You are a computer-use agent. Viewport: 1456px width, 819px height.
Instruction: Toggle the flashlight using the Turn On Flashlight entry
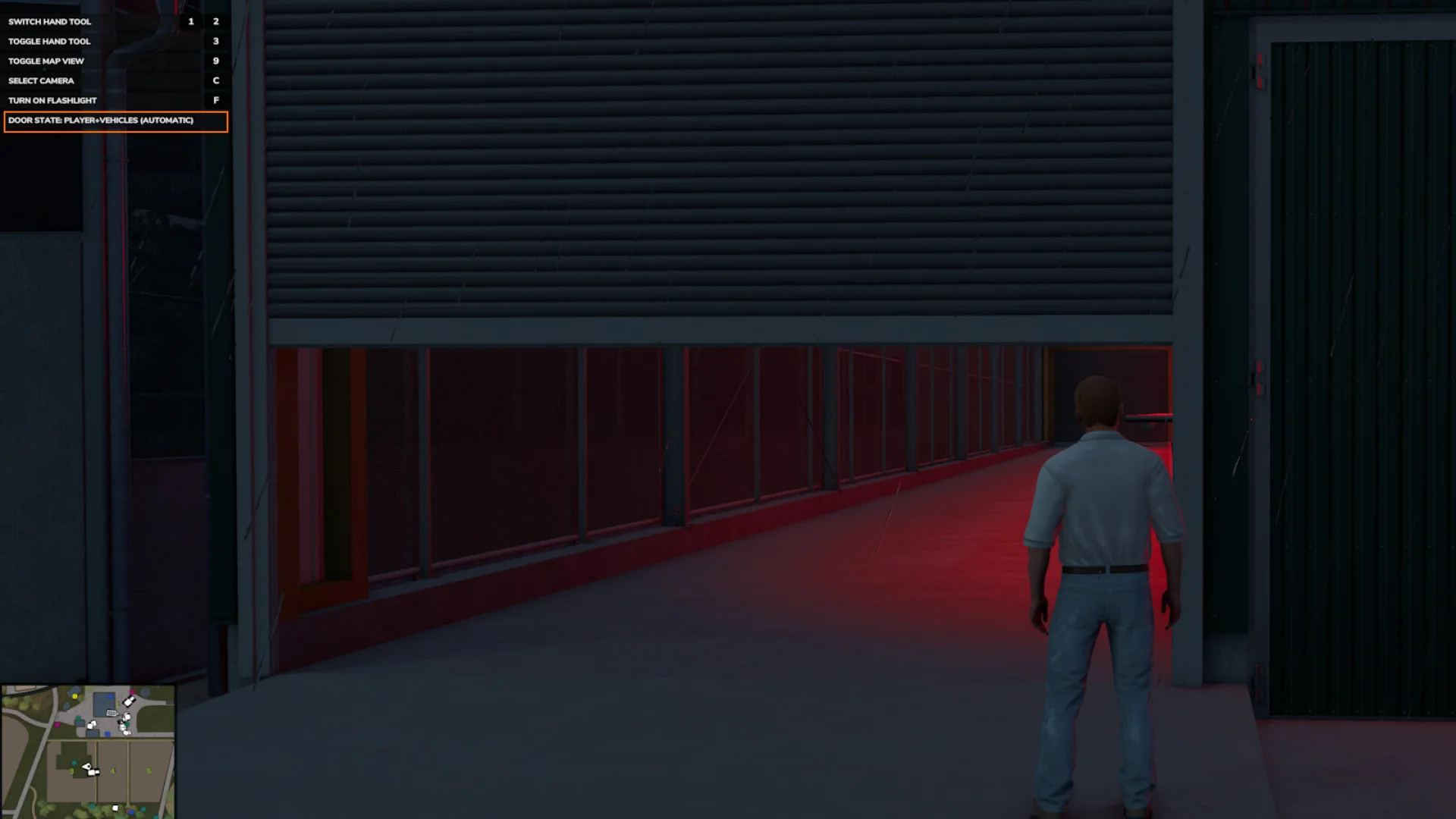point(52,99)
